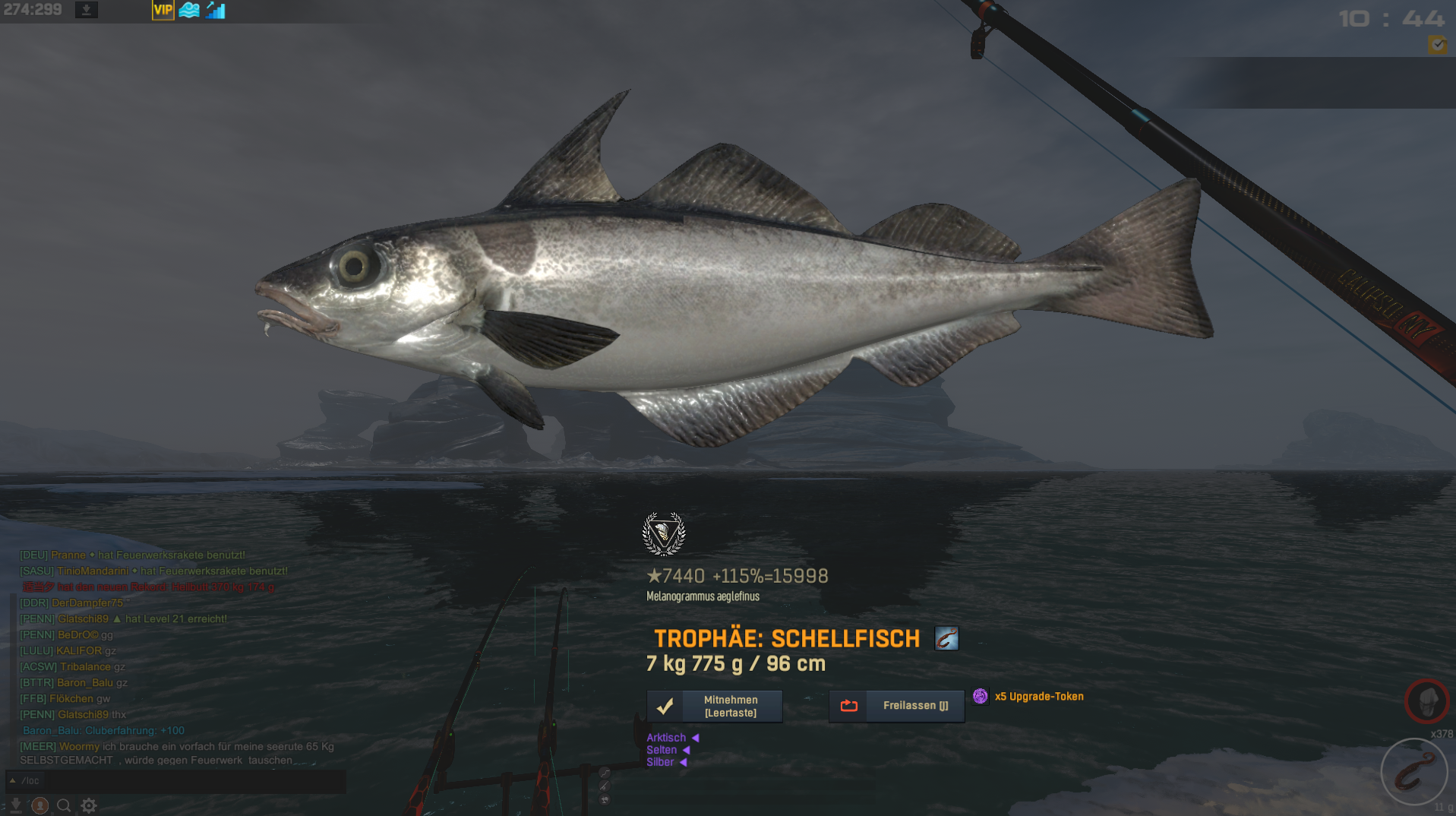Click the orange player profile icon under chat

[x=40, y=805]
